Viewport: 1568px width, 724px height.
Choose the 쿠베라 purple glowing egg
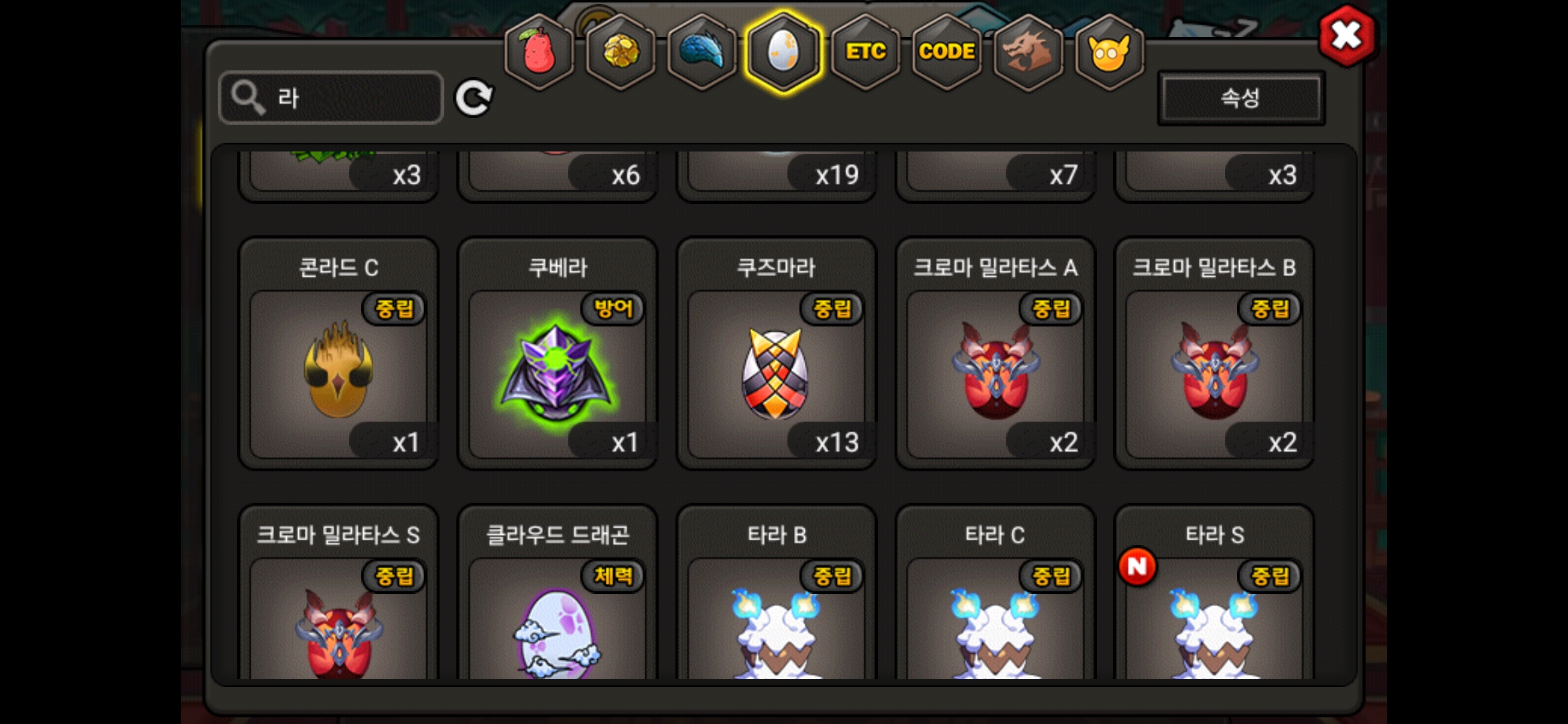pos(557,373)
